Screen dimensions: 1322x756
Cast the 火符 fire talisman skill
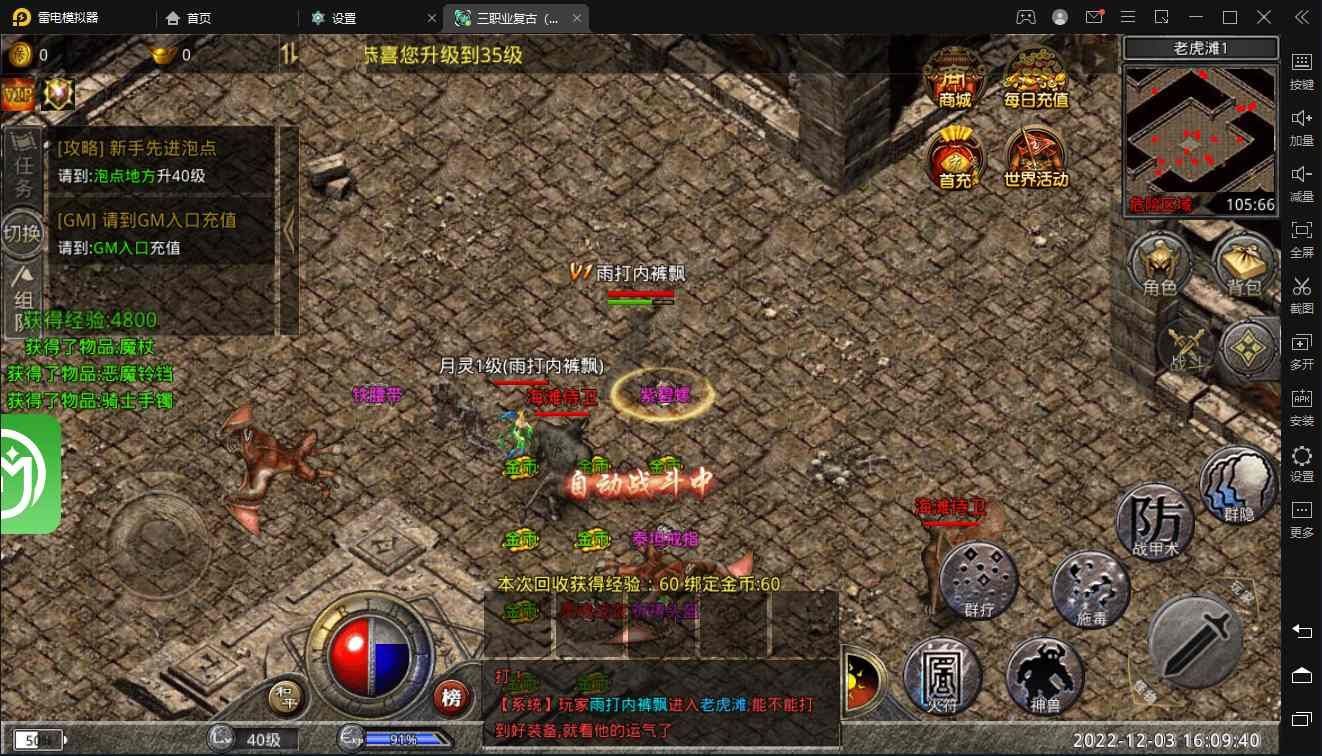point(942,675)
